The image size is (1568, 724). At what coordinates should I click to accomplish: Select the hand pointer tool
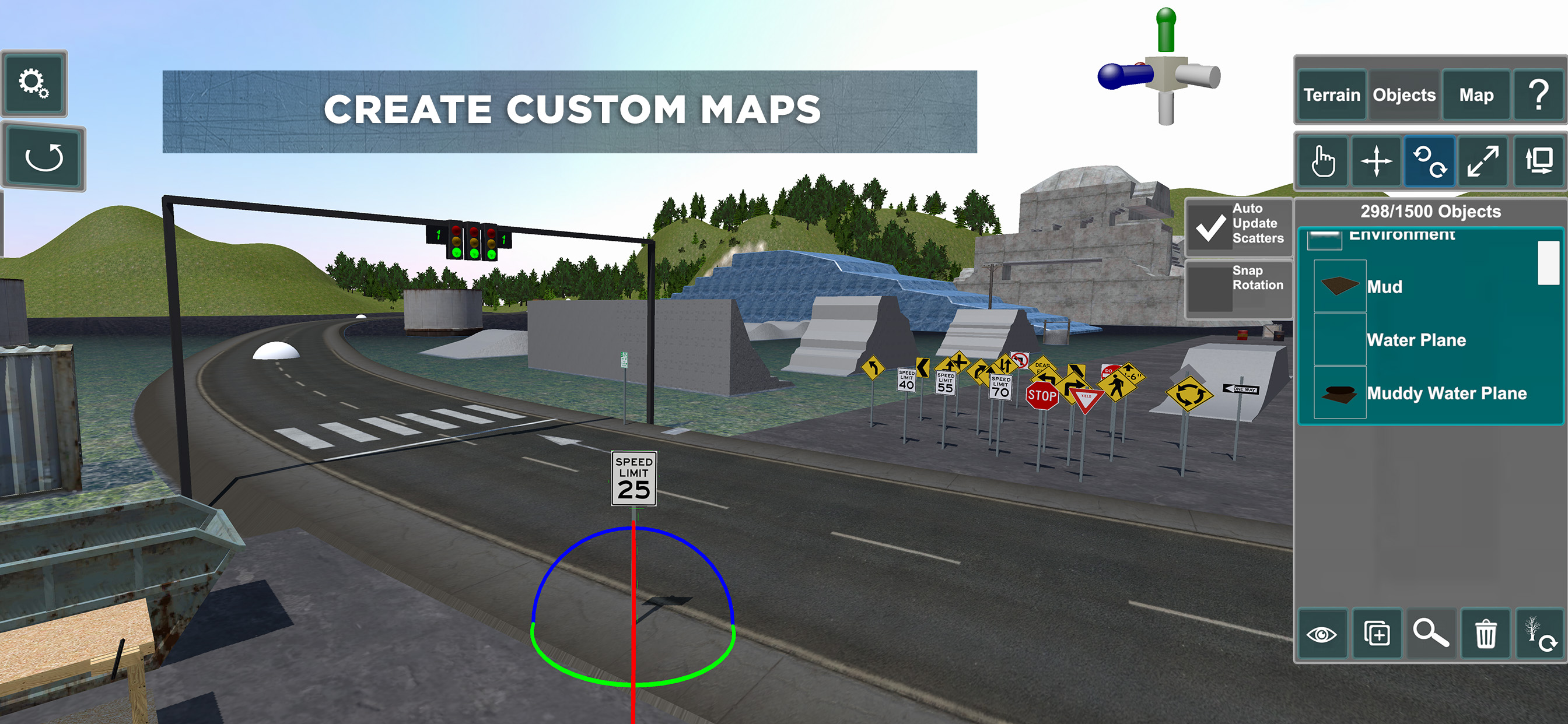pos(1322,162)
